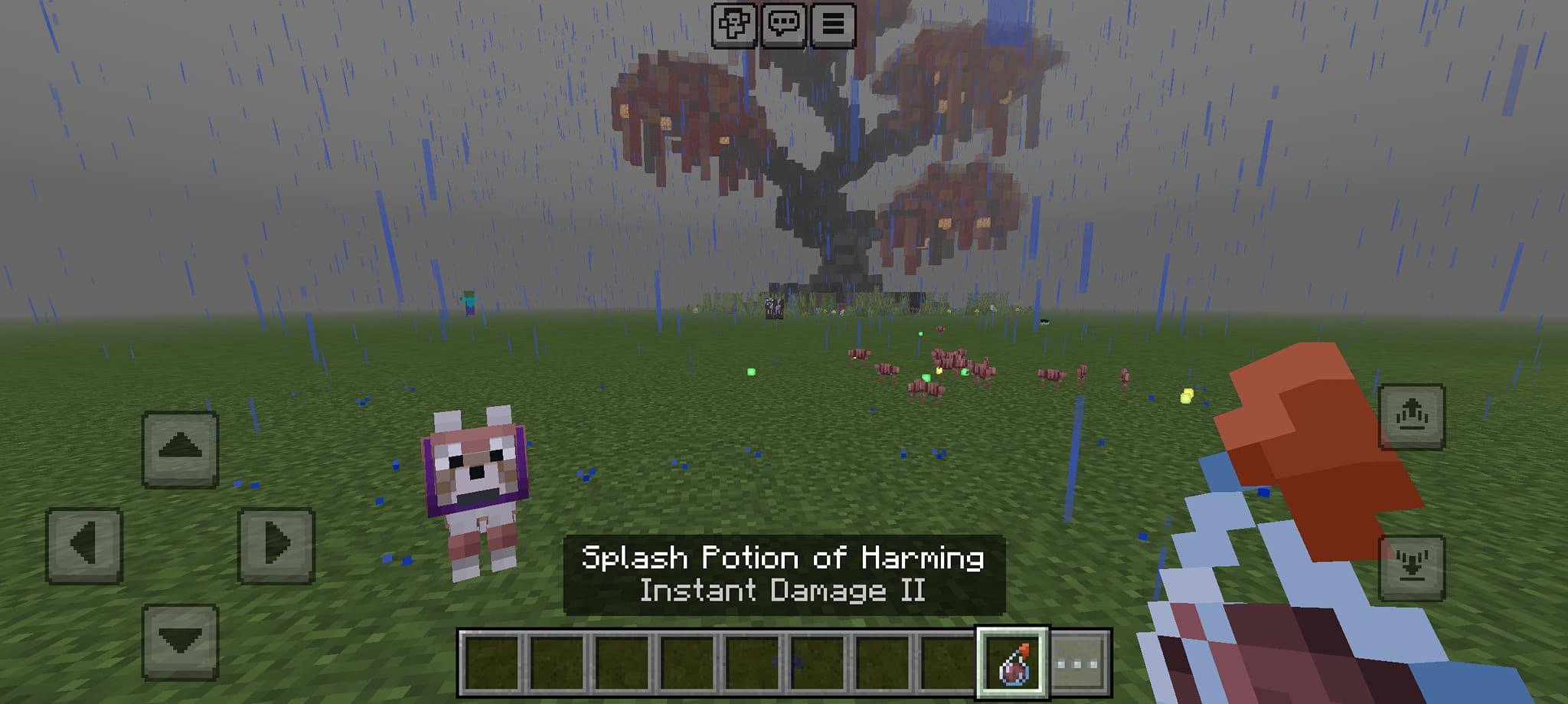
Task: Open the chat speech bubble button
Action: (x=783, y=25)
